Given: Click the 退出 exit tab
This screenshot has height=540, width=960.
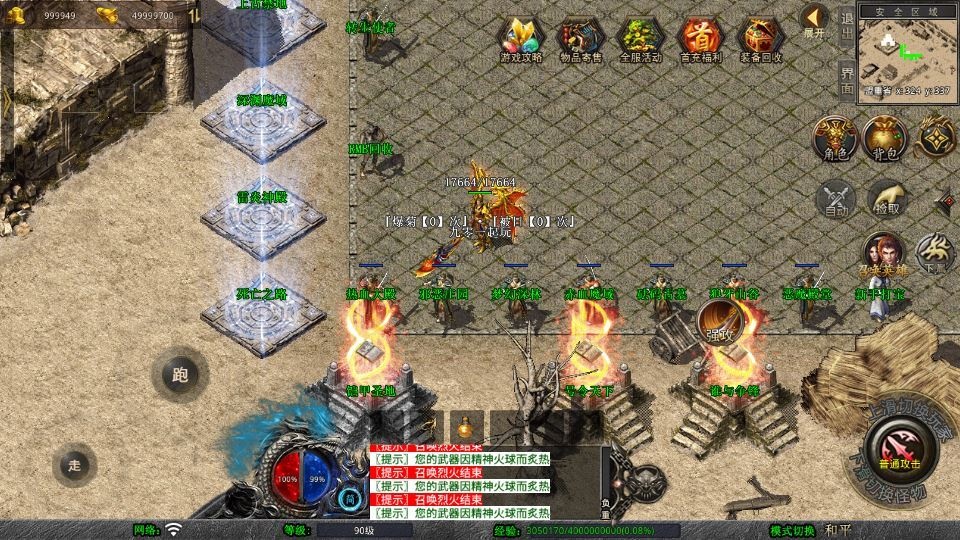Looking at the screenshot, I should (847, 22).
